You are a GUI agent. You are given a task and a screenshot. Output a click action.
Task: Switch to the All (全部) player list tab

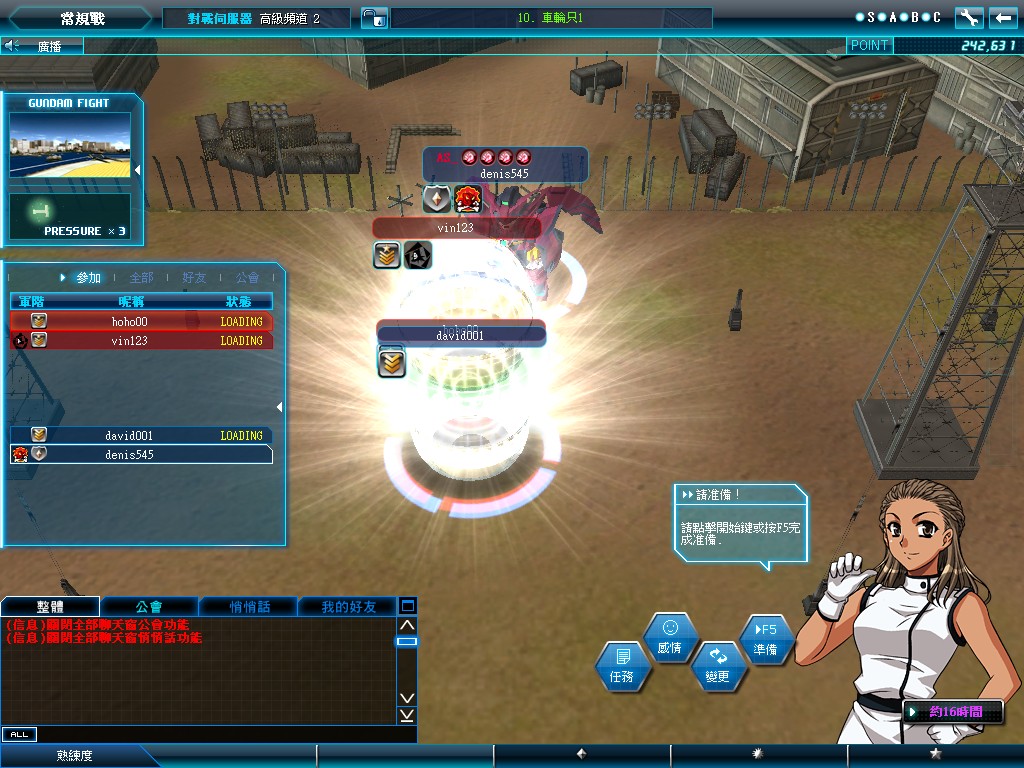click(x=142, y=277)
